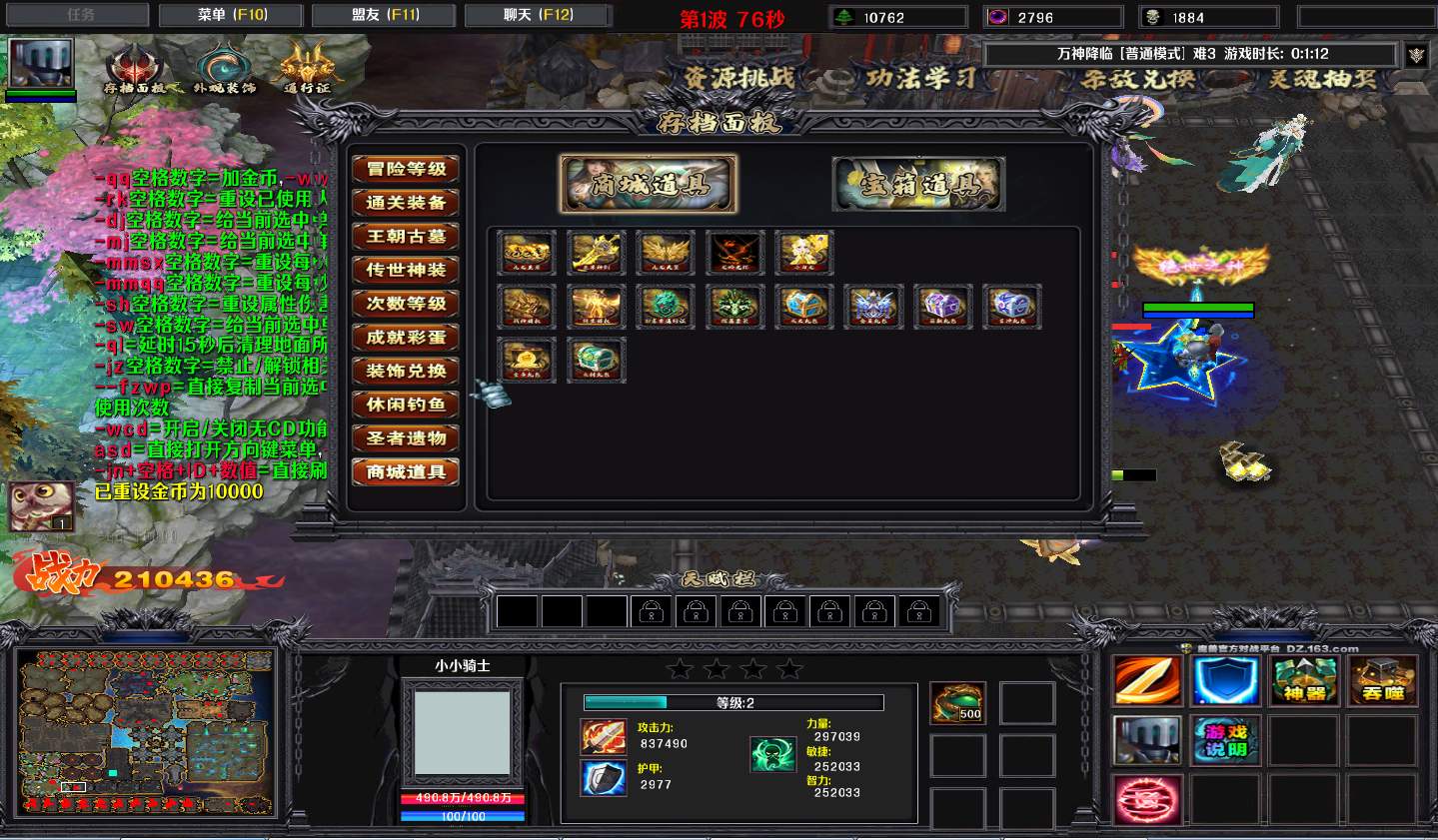Activate the 神器 command button
This screenshot has width=1438, height=840.
point(1304,681)
